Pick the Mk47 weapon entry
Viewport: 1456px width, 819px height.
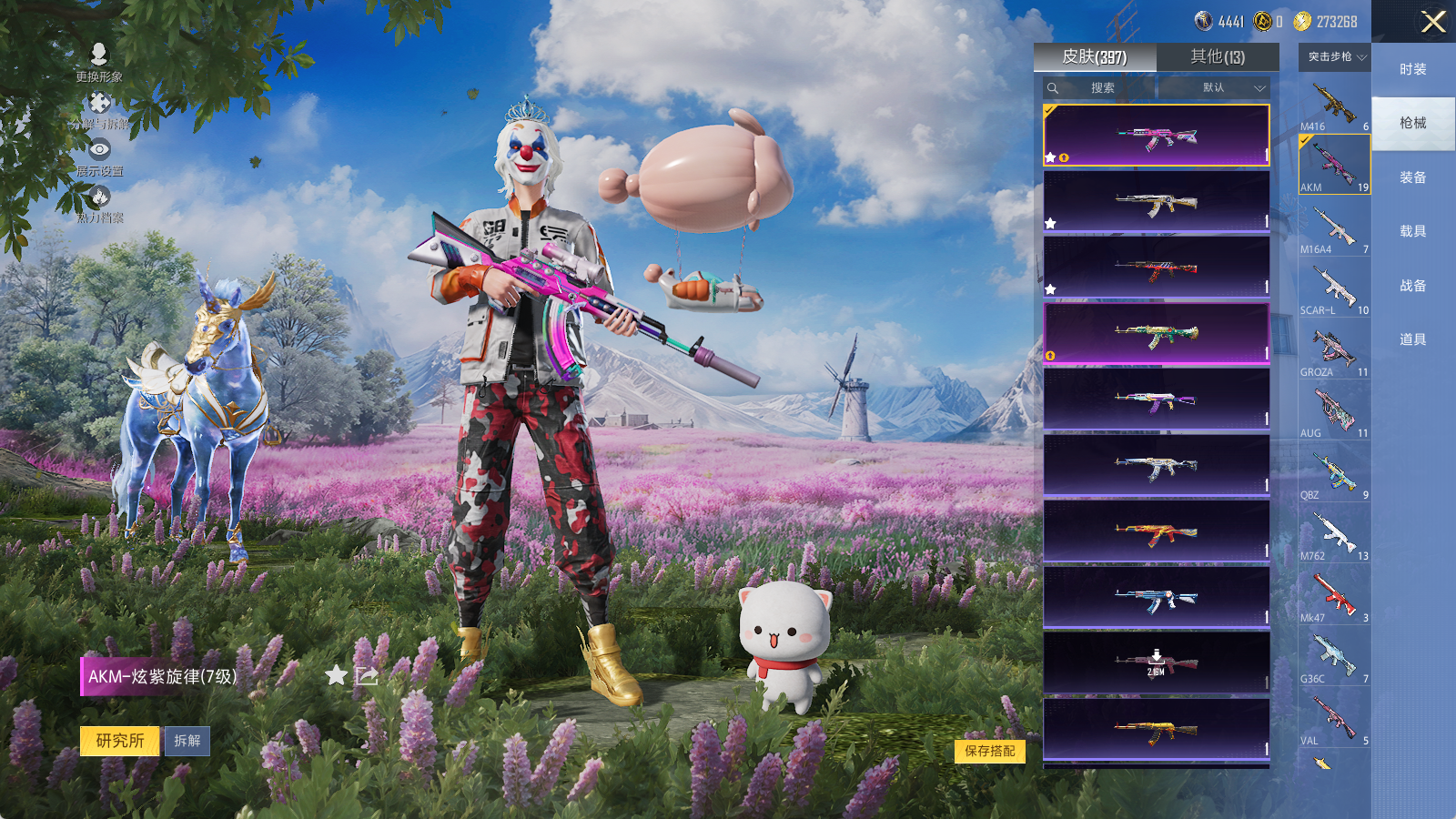pyautogui.click(x=1334, y=597)
